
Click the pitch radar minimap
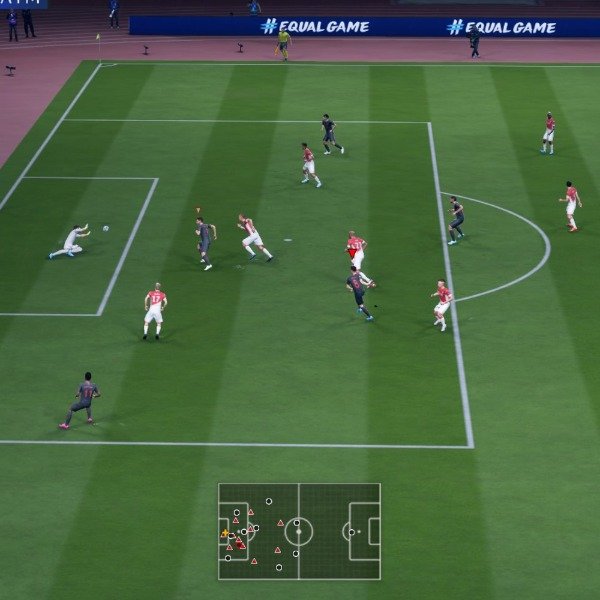(299, 531)
